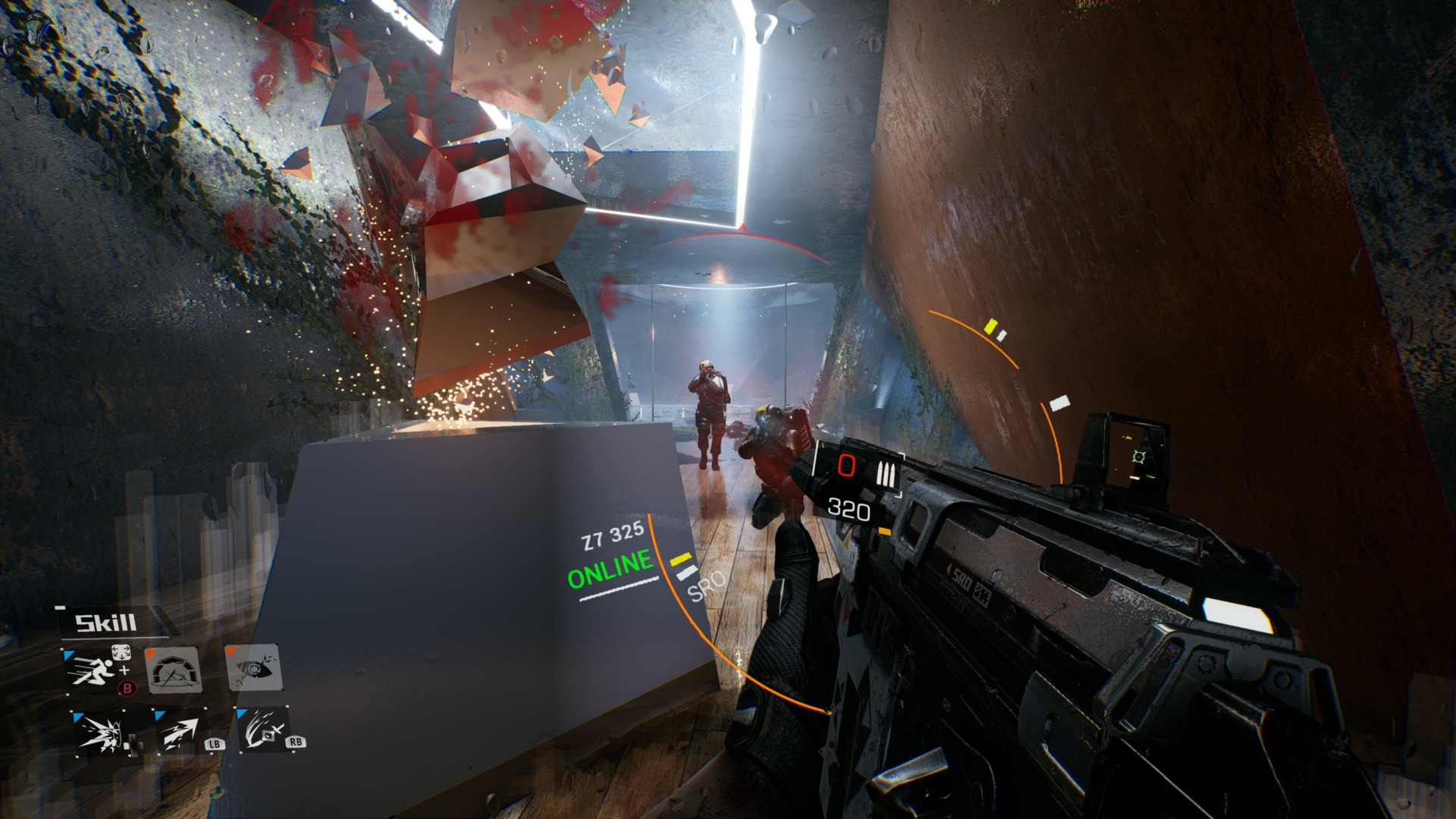The height and width of the screenshot is (819, 1456).
Task: Select the dash arrow skill bound to LB
Action: (x=181, y=734)
